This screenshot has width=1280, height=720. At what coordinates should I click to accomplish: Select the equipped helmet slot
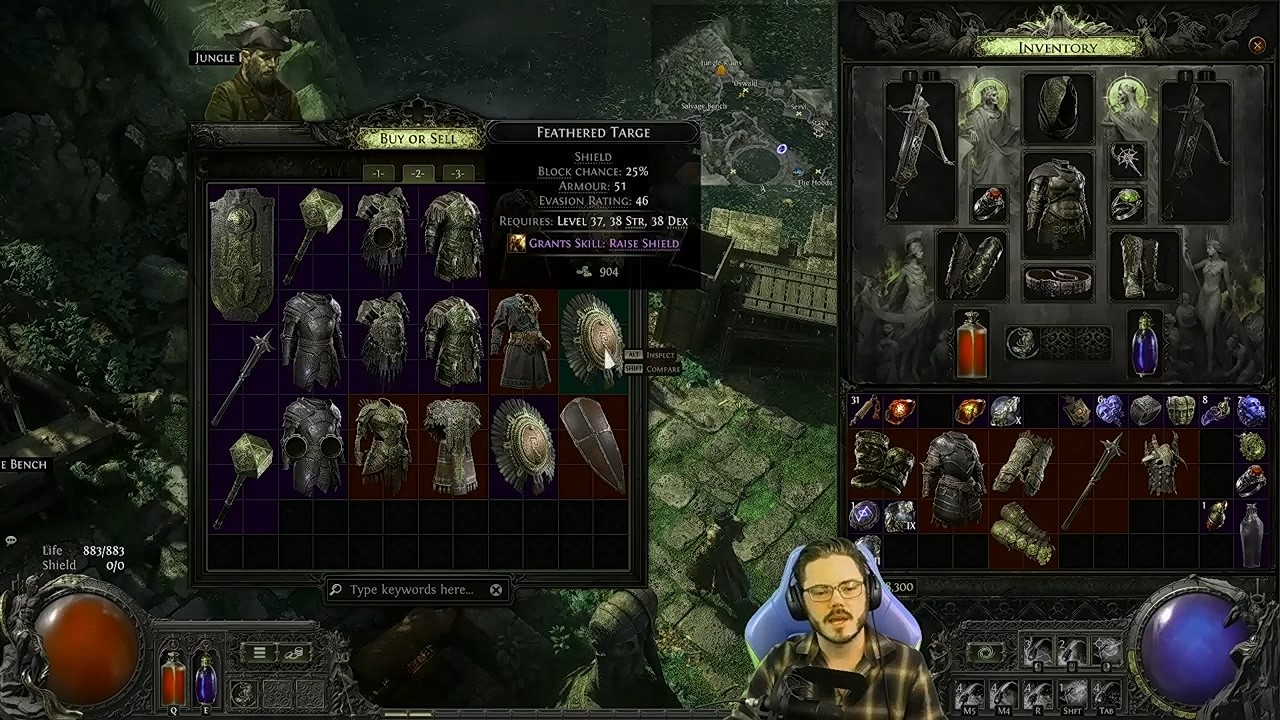pyautogui.click(x=1057, y=108)
